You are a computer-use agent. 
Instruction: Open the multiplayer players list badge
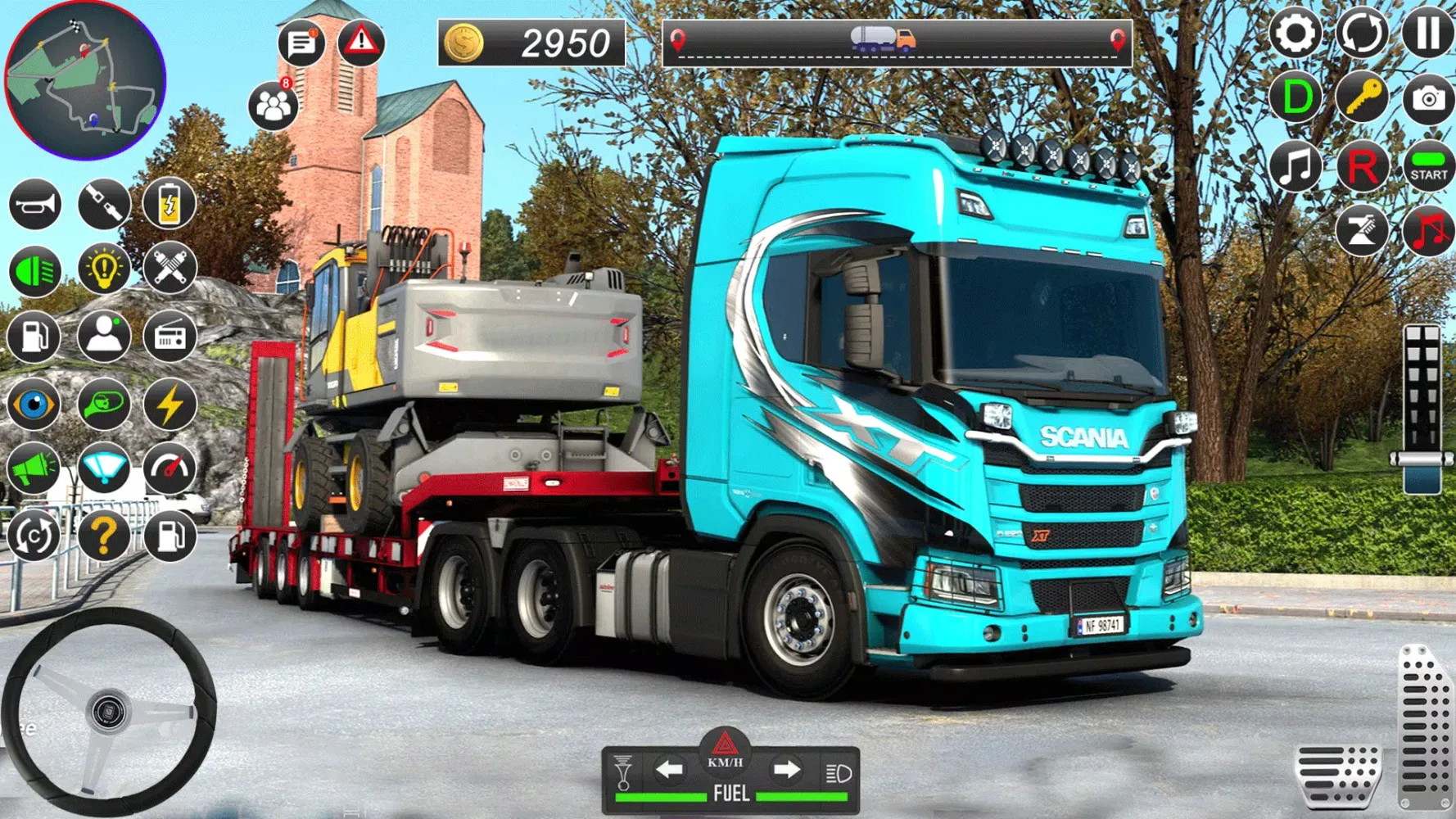[273, 104]
